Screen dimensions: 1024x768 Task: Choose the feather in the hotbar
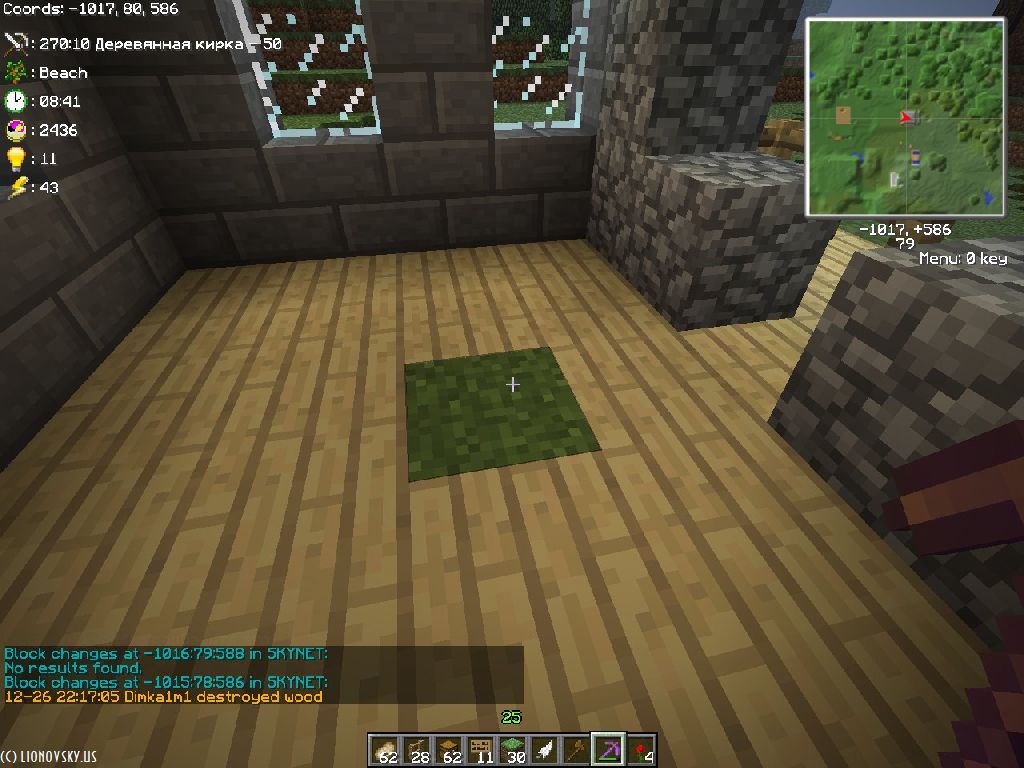[544, 750]
